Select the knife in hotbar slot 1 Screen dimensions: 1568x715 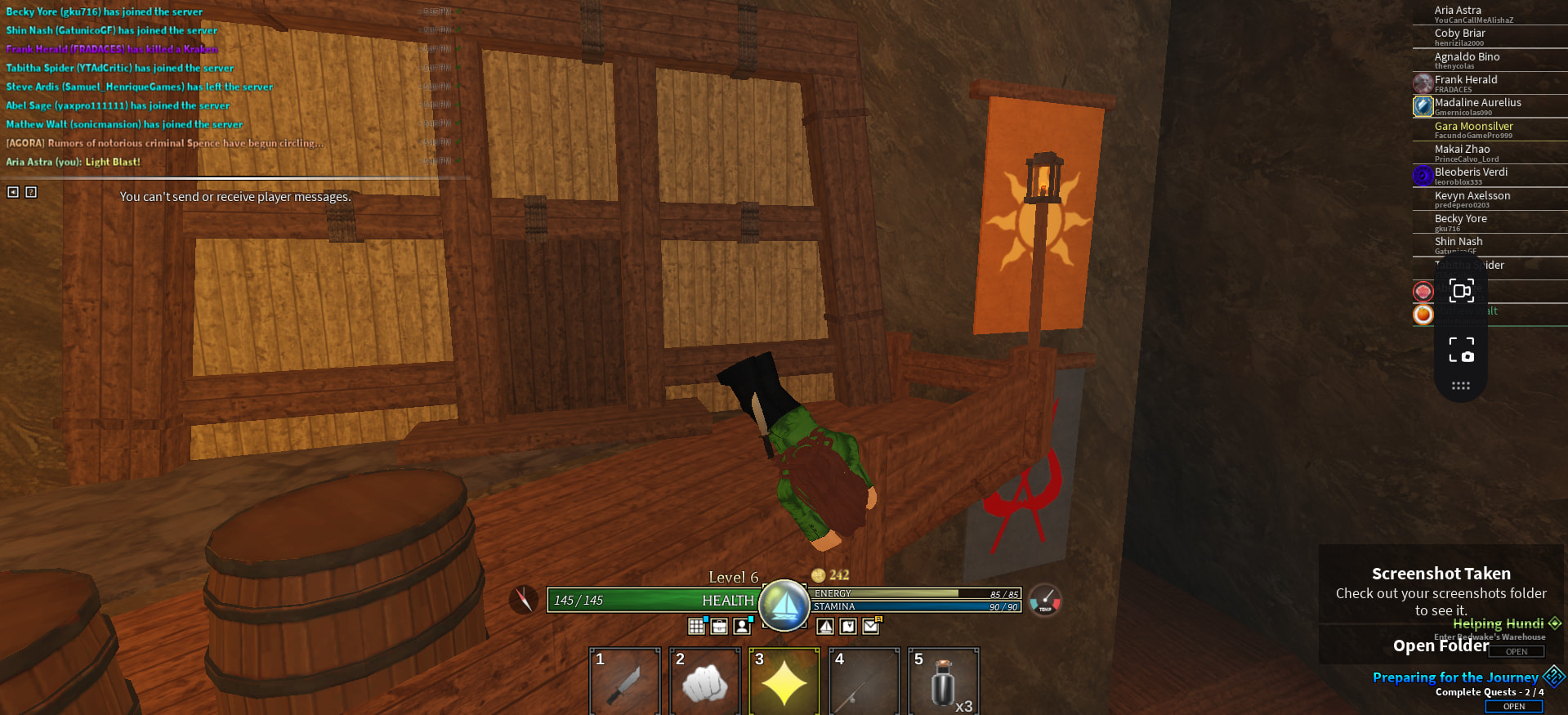(624, 681)
